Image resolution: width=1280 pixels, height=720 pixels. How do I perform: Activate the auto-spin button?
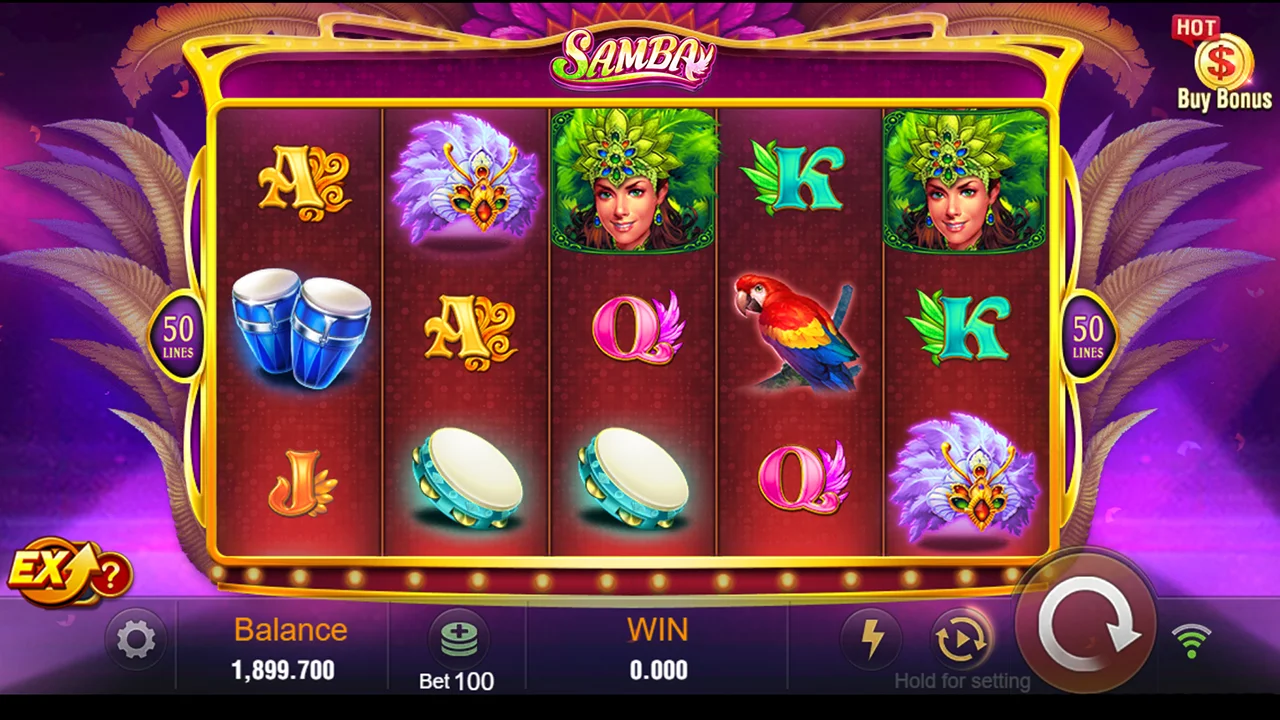pos(961,639)
